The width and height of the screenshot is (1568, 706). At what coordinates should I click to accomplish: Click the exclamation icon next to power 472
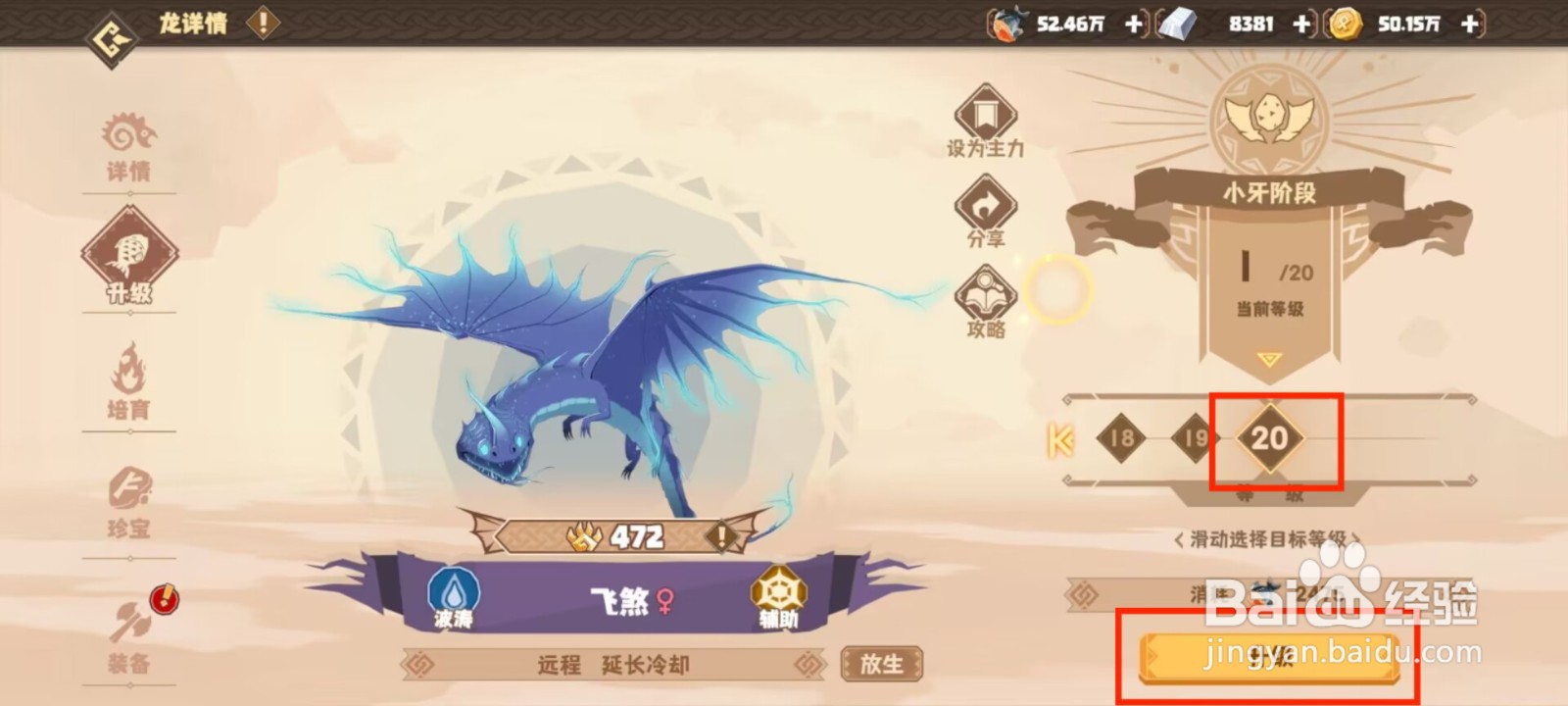point(720,535)
